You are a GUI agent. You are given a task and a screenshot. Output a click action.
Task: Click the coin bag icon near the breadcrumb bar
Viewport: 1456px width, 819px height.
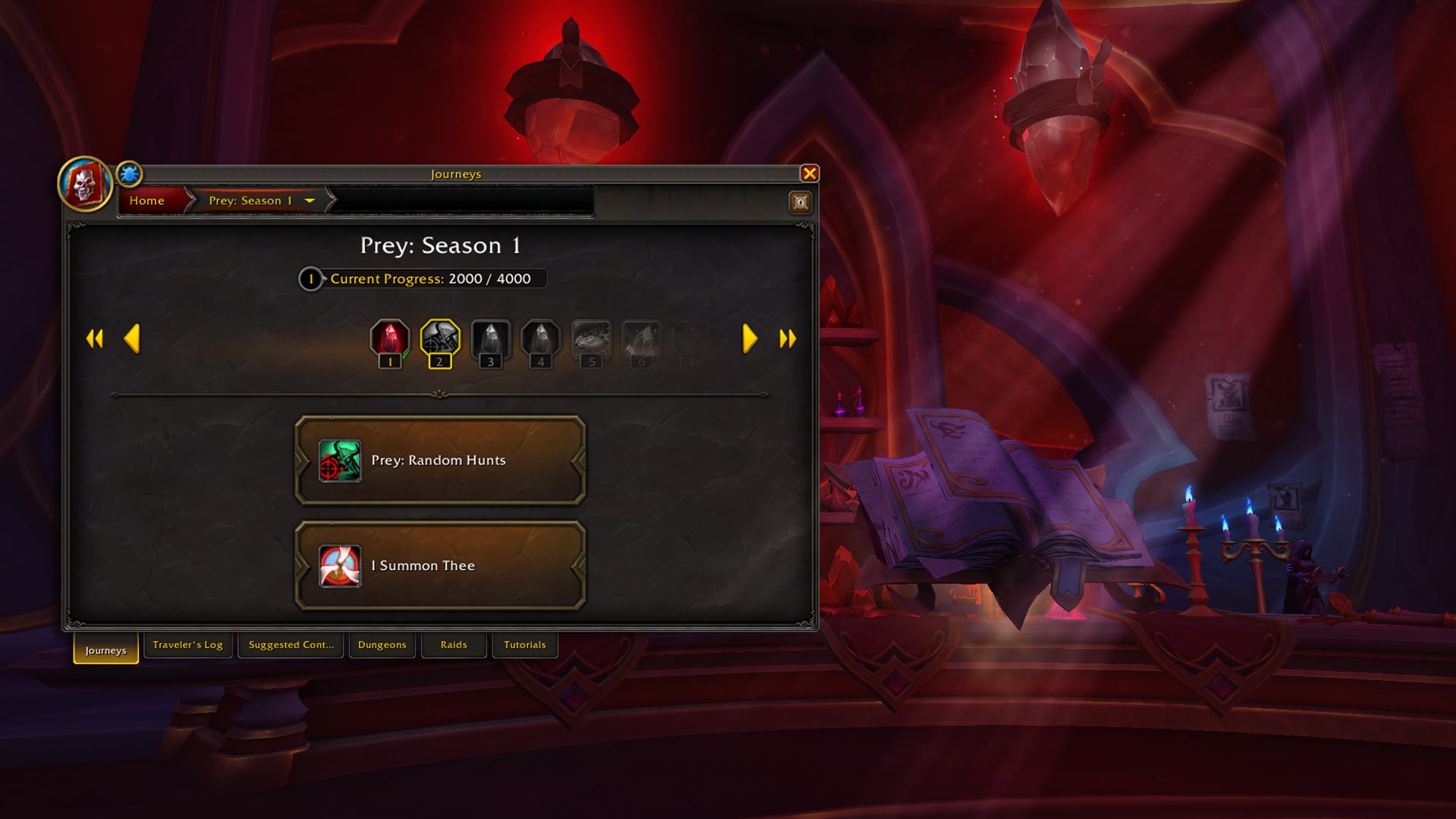(799, 201)
